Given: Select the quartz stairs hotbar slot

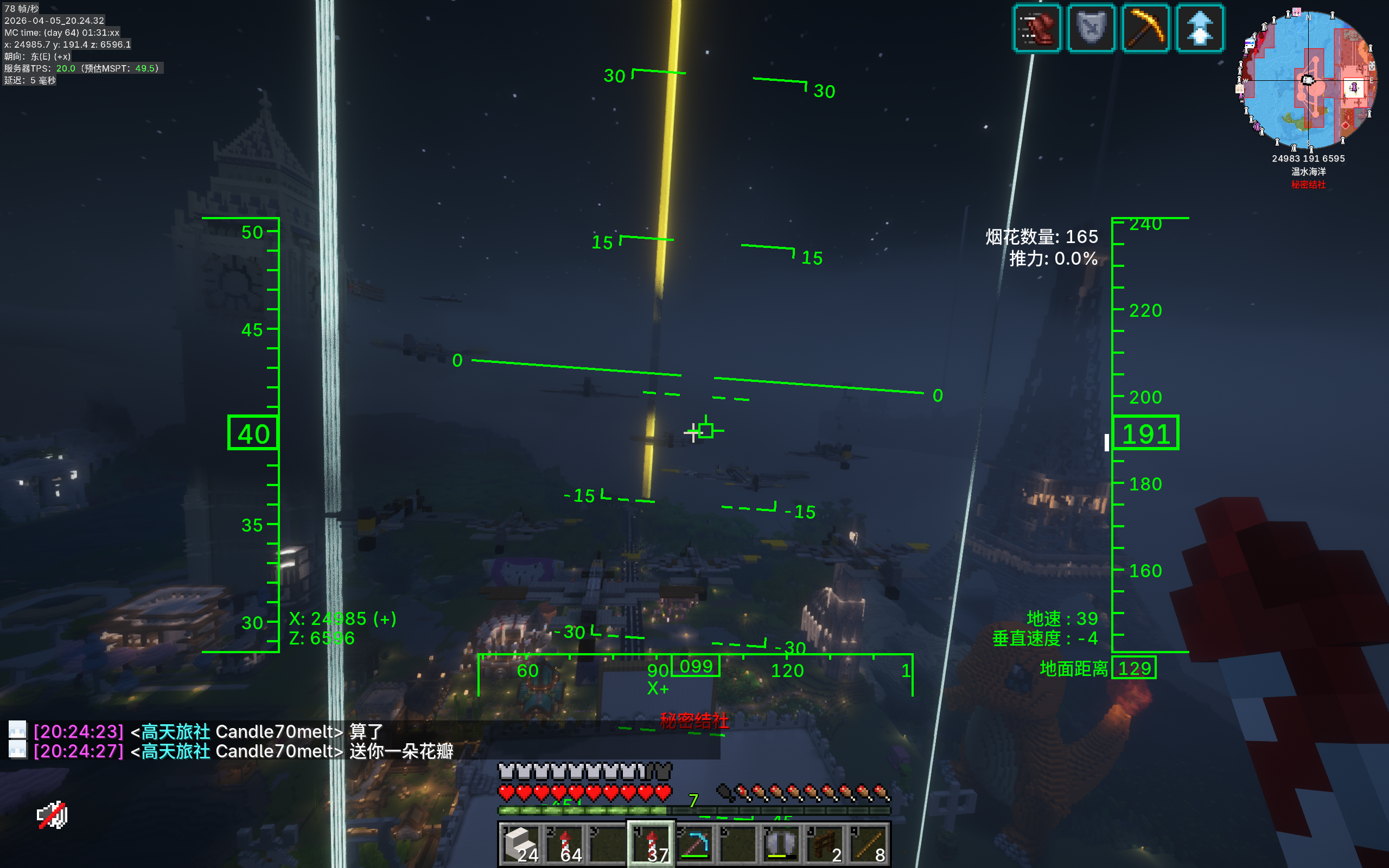Looking at the screenshot, I should [520, 843].
